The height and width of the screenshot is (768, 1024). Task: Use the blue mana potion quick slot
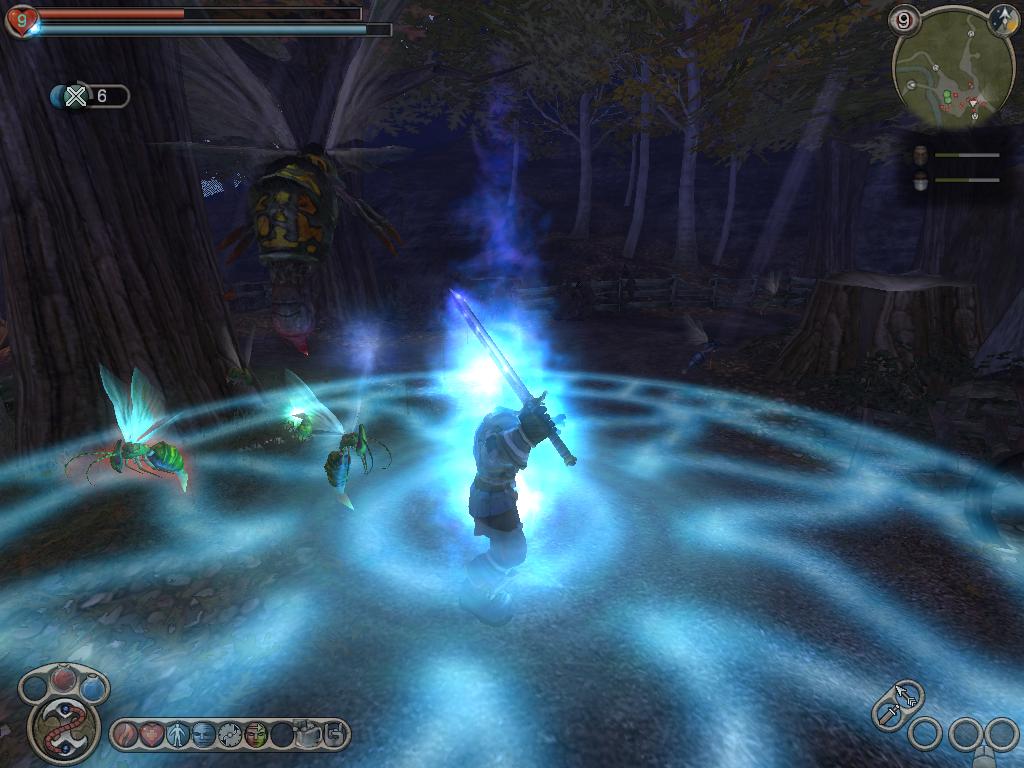tap(92, 688)
